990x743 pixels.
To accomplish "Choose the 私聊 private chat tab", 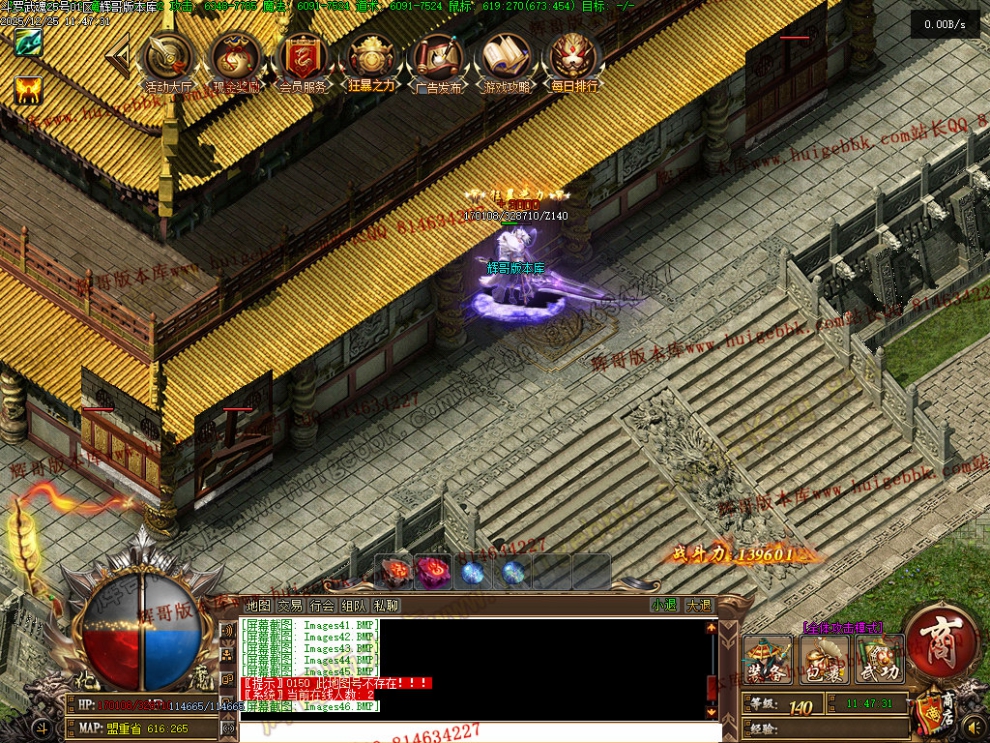I will tap(386, 605).
